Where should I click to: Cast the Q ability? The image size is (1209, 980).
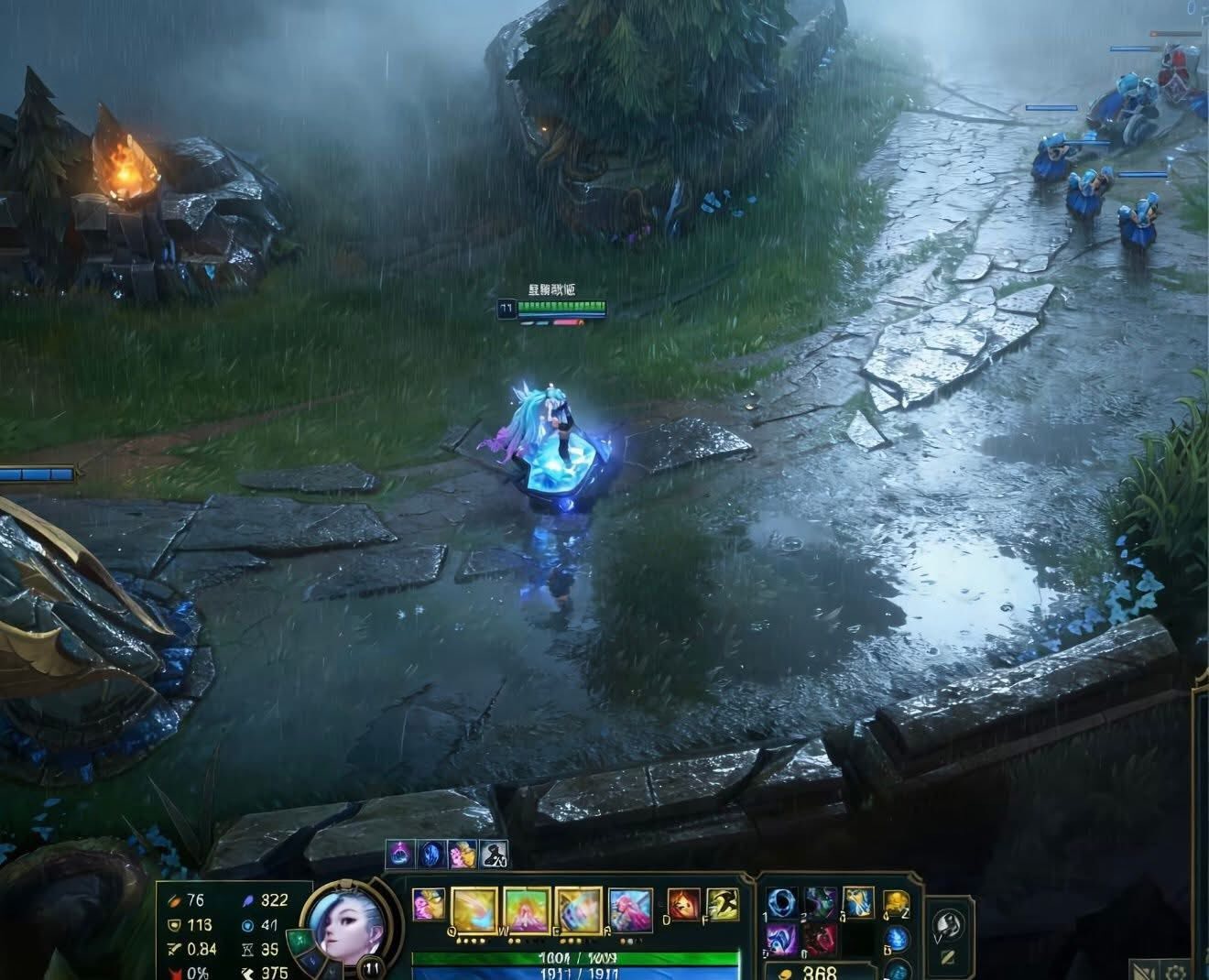pyautogui.click(x=474, y=909)
